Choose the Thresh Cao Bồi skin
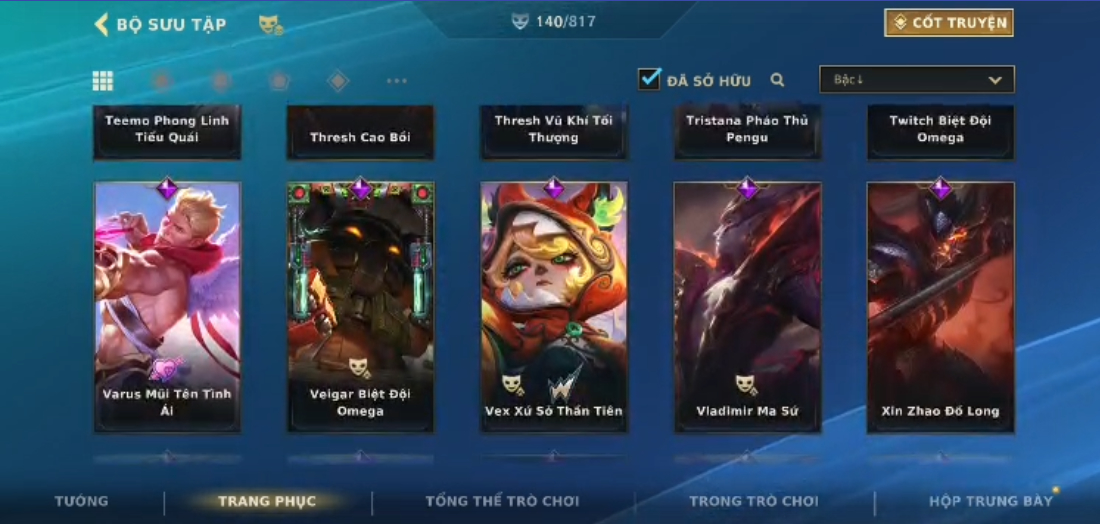1100x524 pixels. (360, 133)
